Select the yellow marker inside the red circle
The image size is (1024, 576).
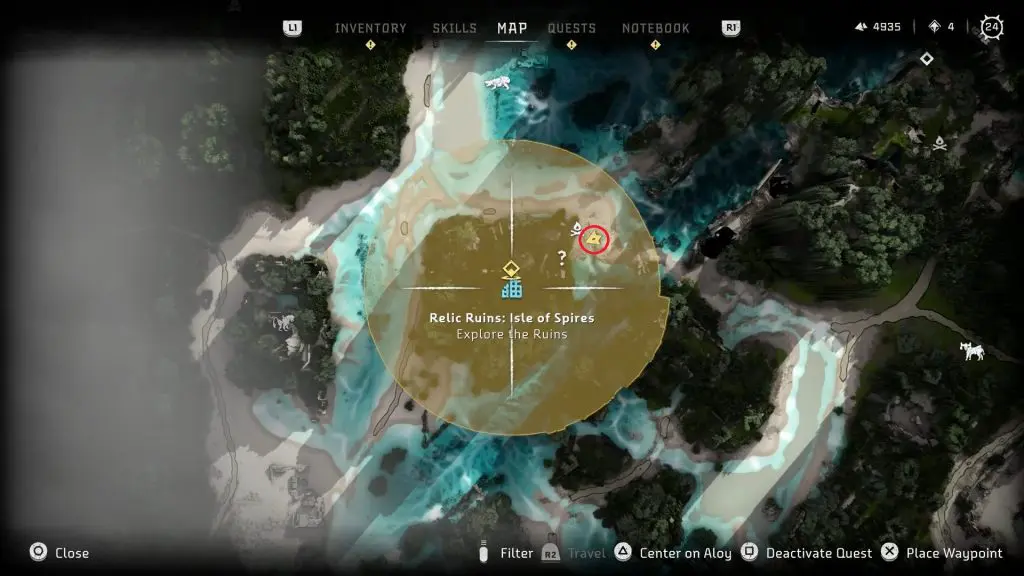point(595,238)
